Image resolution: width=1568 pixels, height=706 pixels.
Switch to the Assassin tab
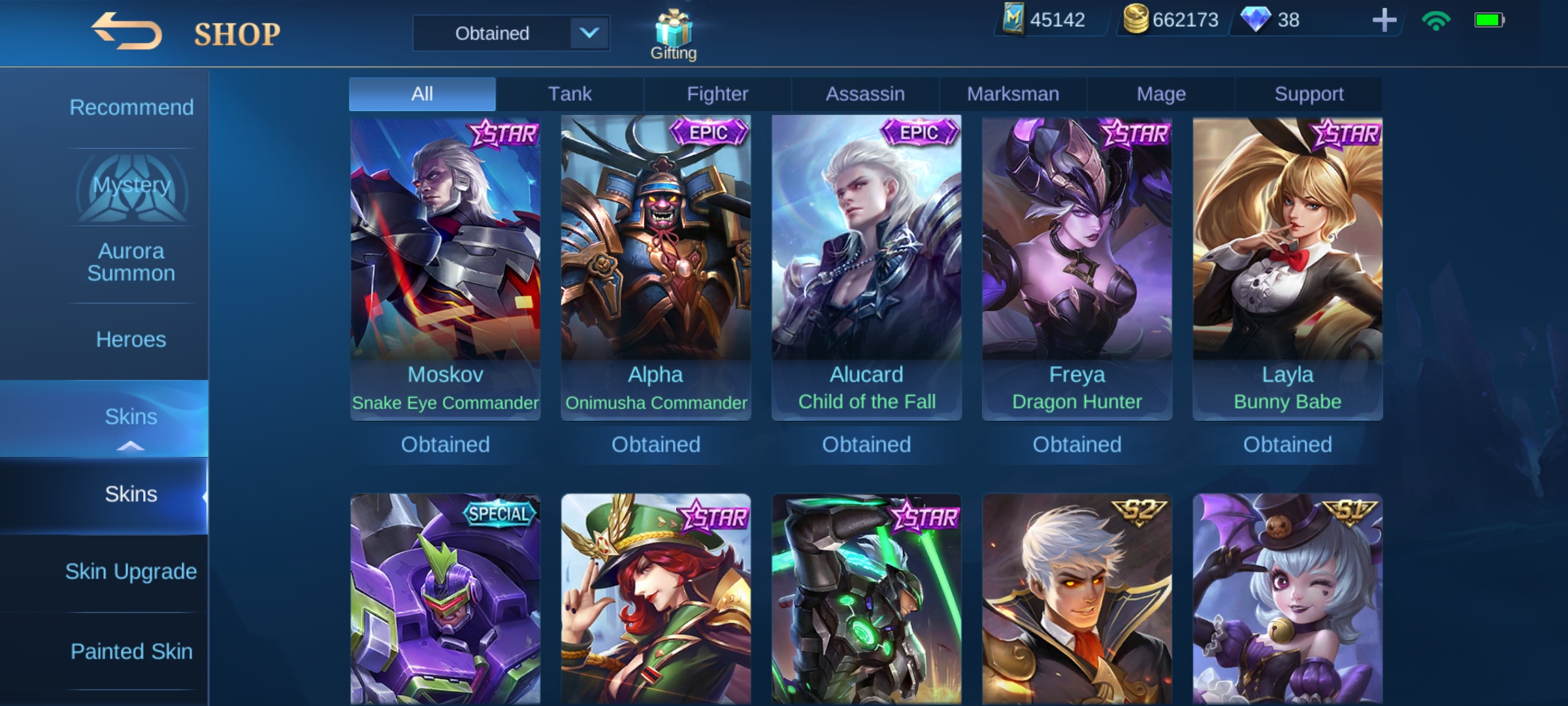point(865,93)
